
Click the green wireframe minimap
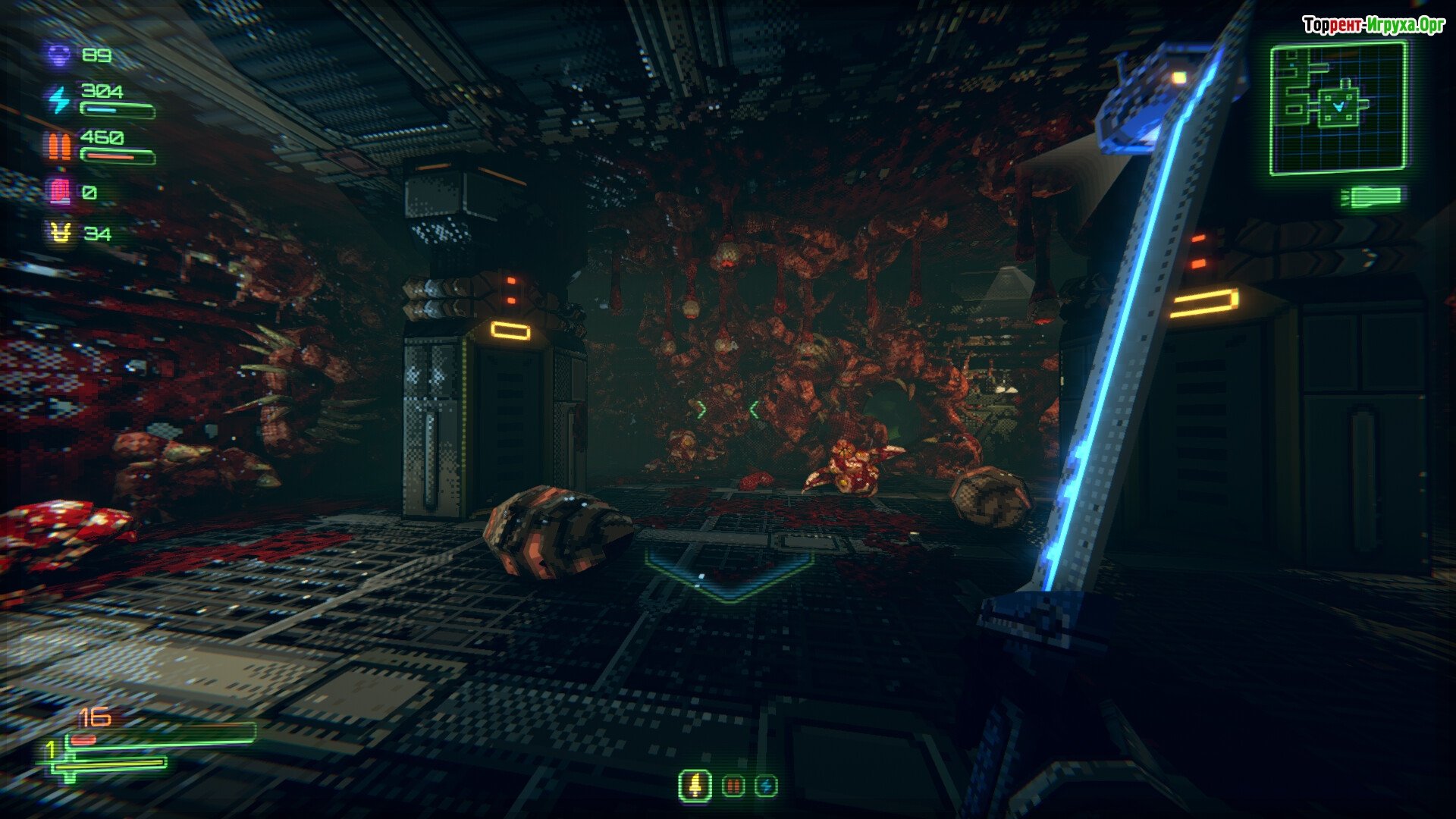[x=1338, y=108]
